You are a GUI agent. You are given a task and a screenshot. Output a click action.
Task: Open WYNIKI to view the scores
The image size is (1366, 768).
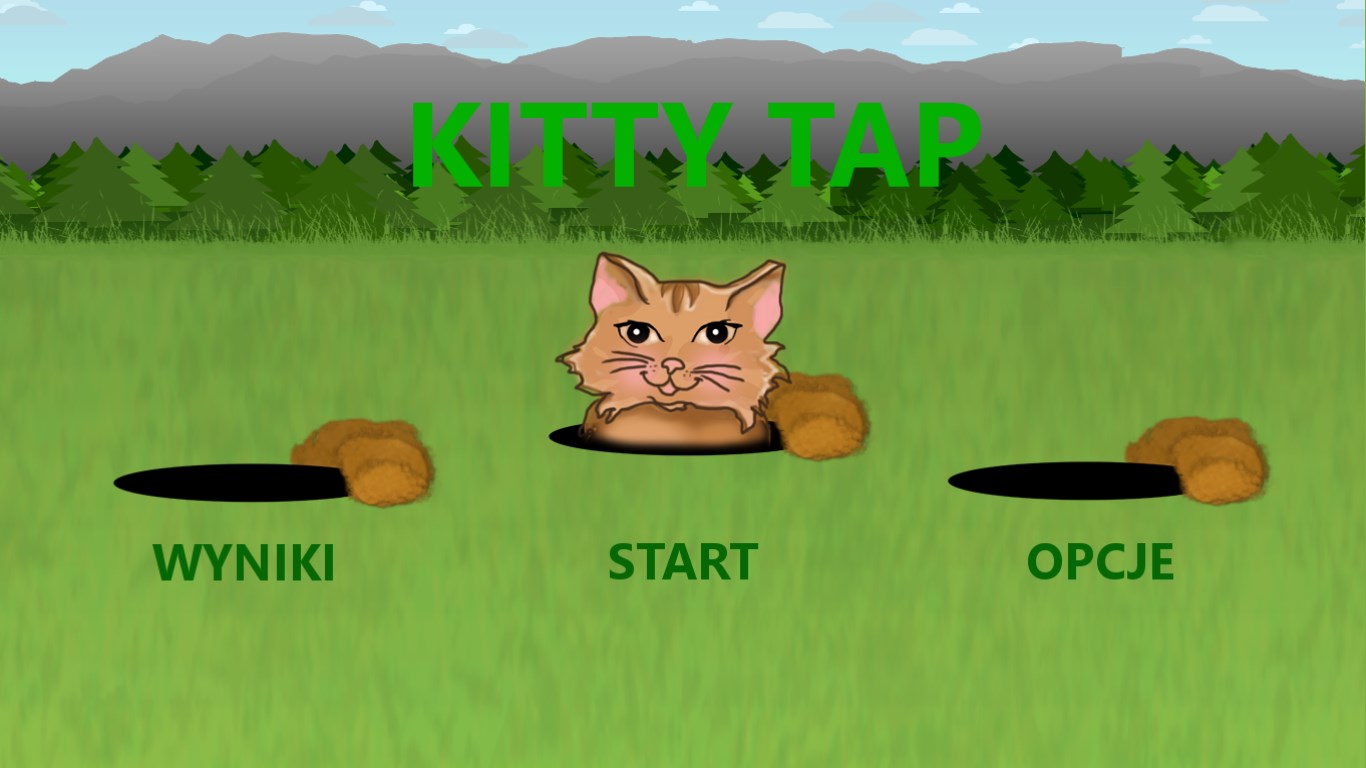[x=243, y=561]
